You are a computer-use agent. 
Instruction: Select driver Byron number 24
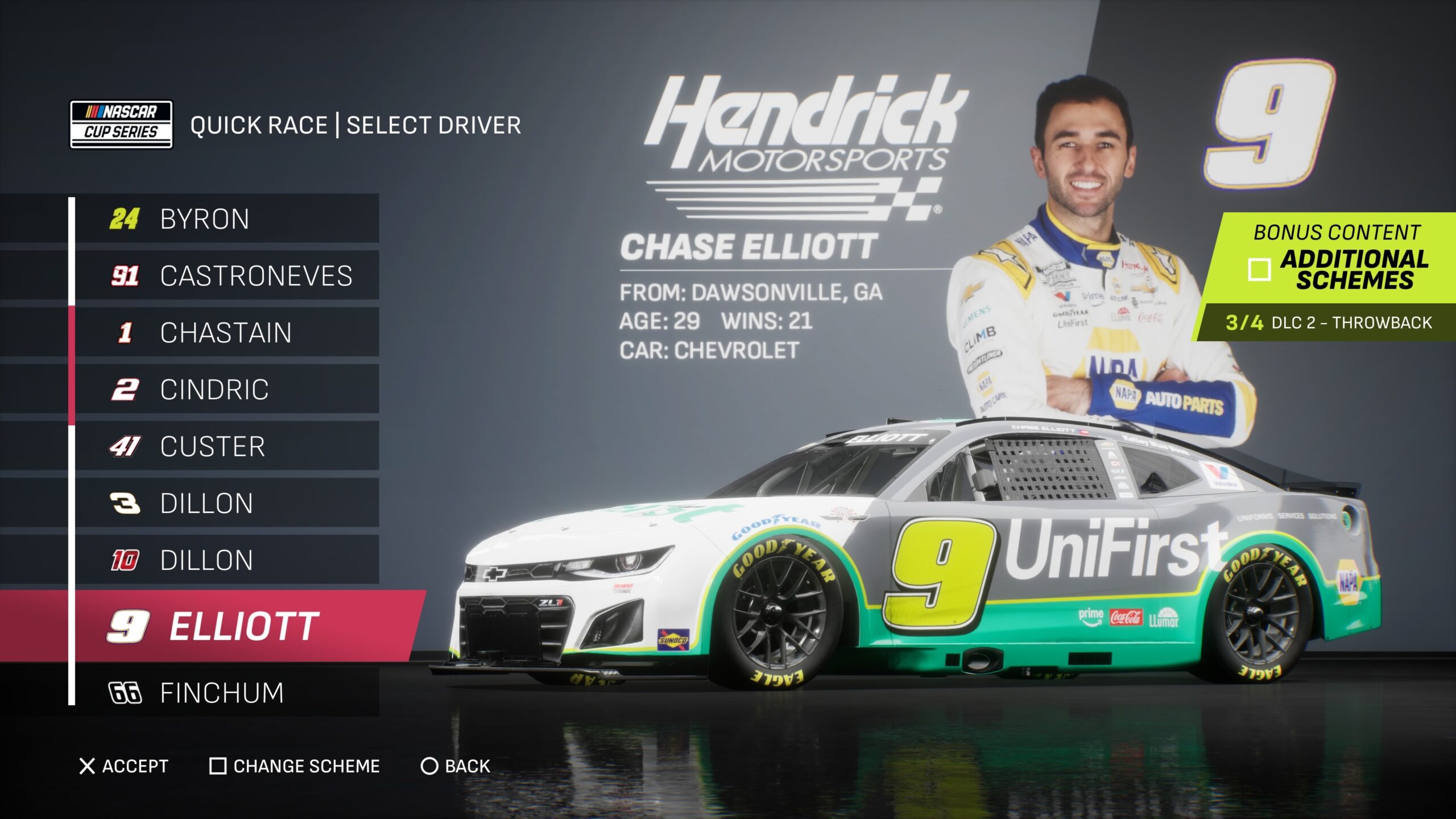226,219
